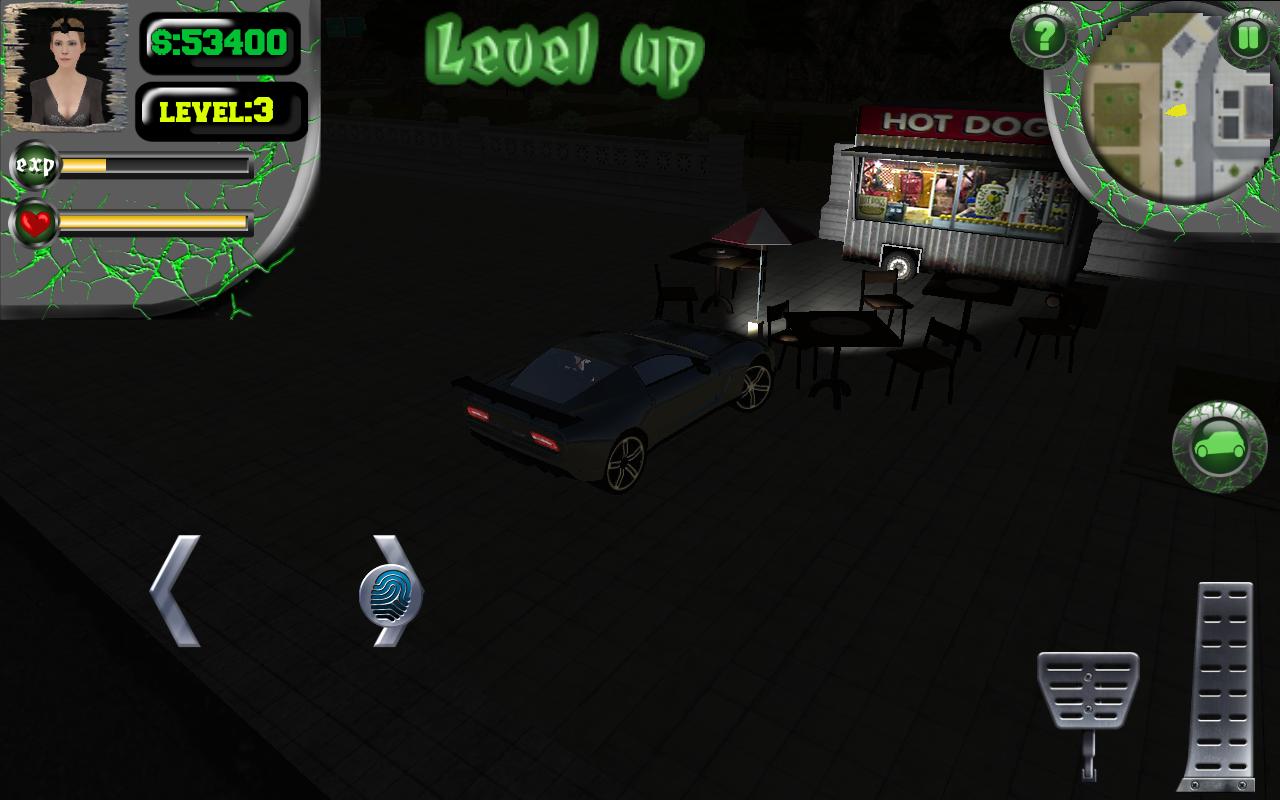Viewport: 1280px width, 800px height.
Task: Tap the heart icon on the health bar
Action: (x=33, y=221)
